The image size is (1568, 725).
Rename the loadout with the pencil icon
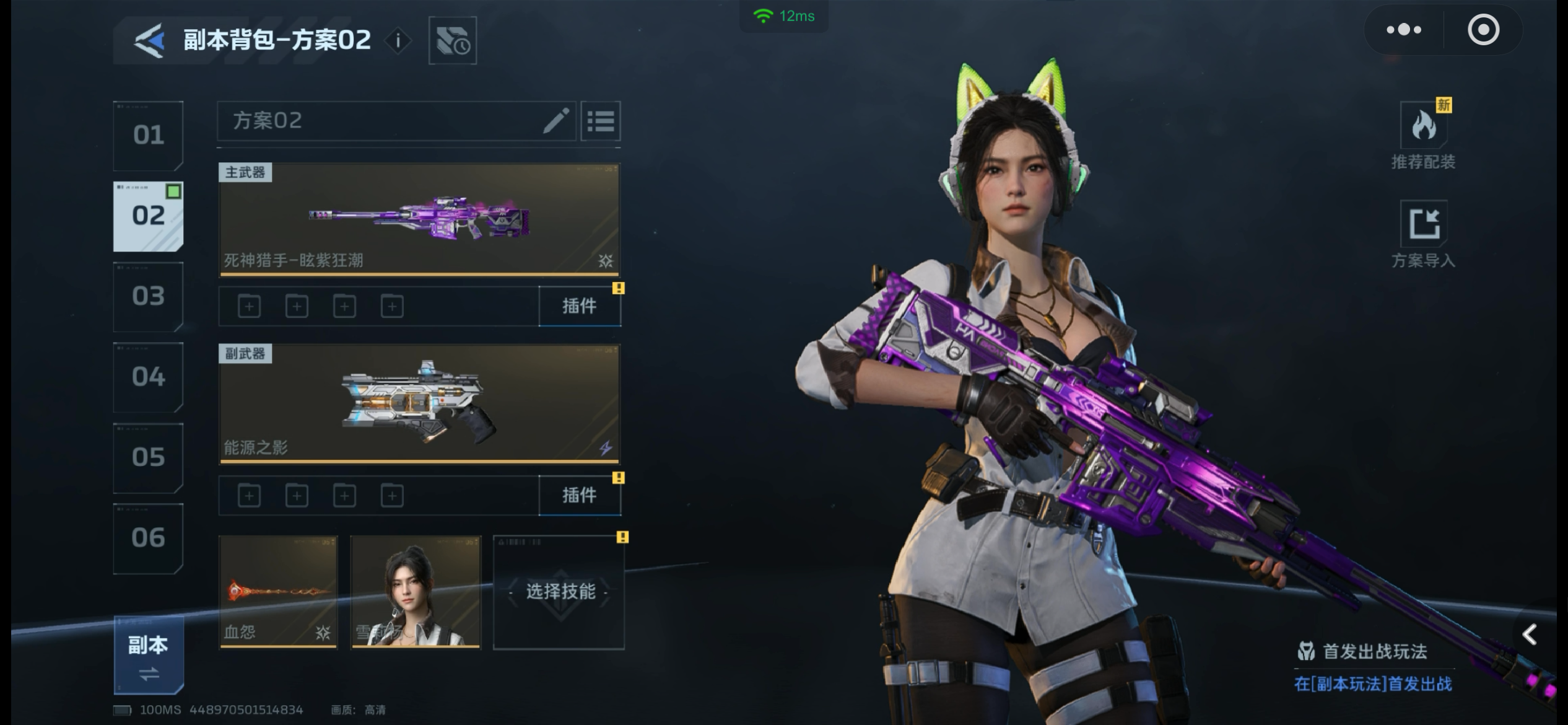pyautogui.click(x=555, y=121)
